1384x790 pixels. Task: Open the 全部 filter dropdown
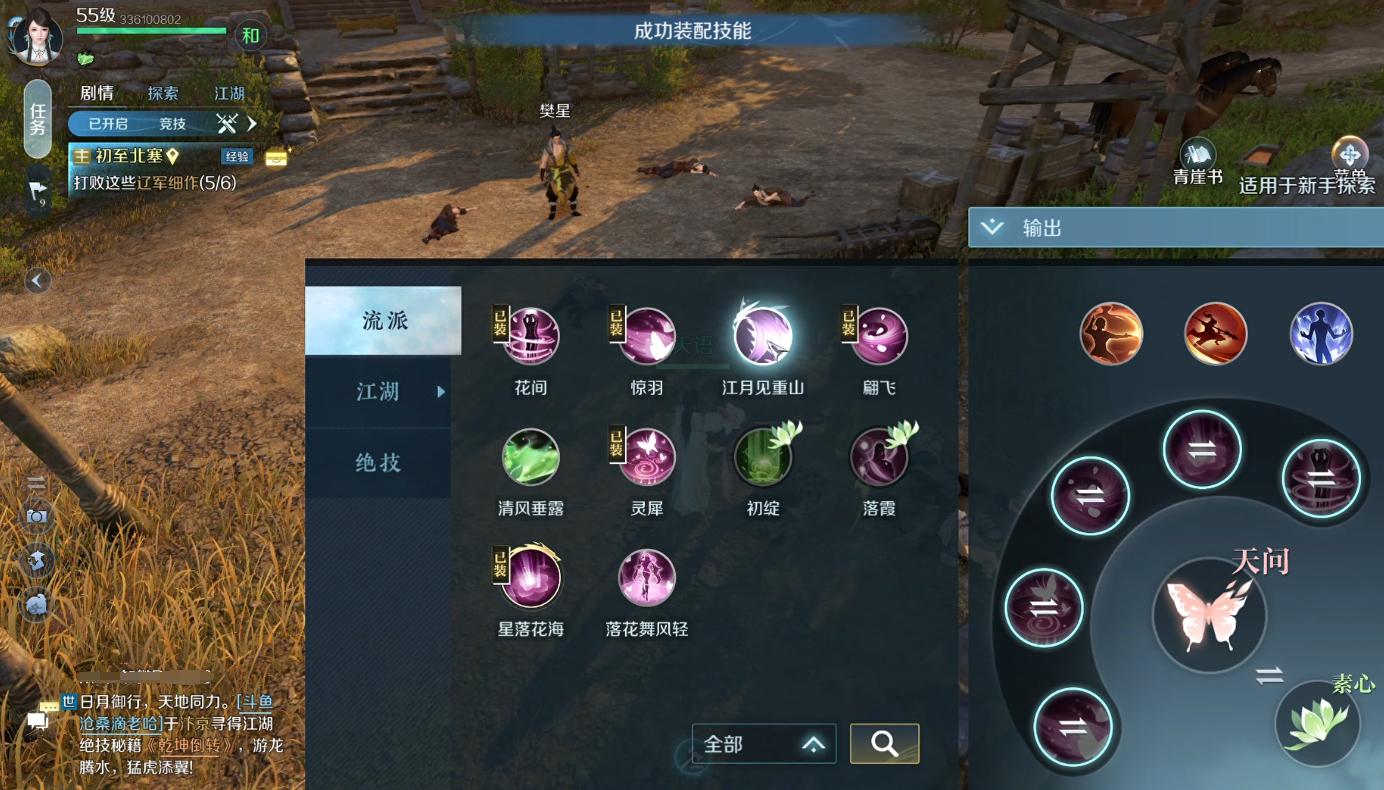[x=764, y=743]
